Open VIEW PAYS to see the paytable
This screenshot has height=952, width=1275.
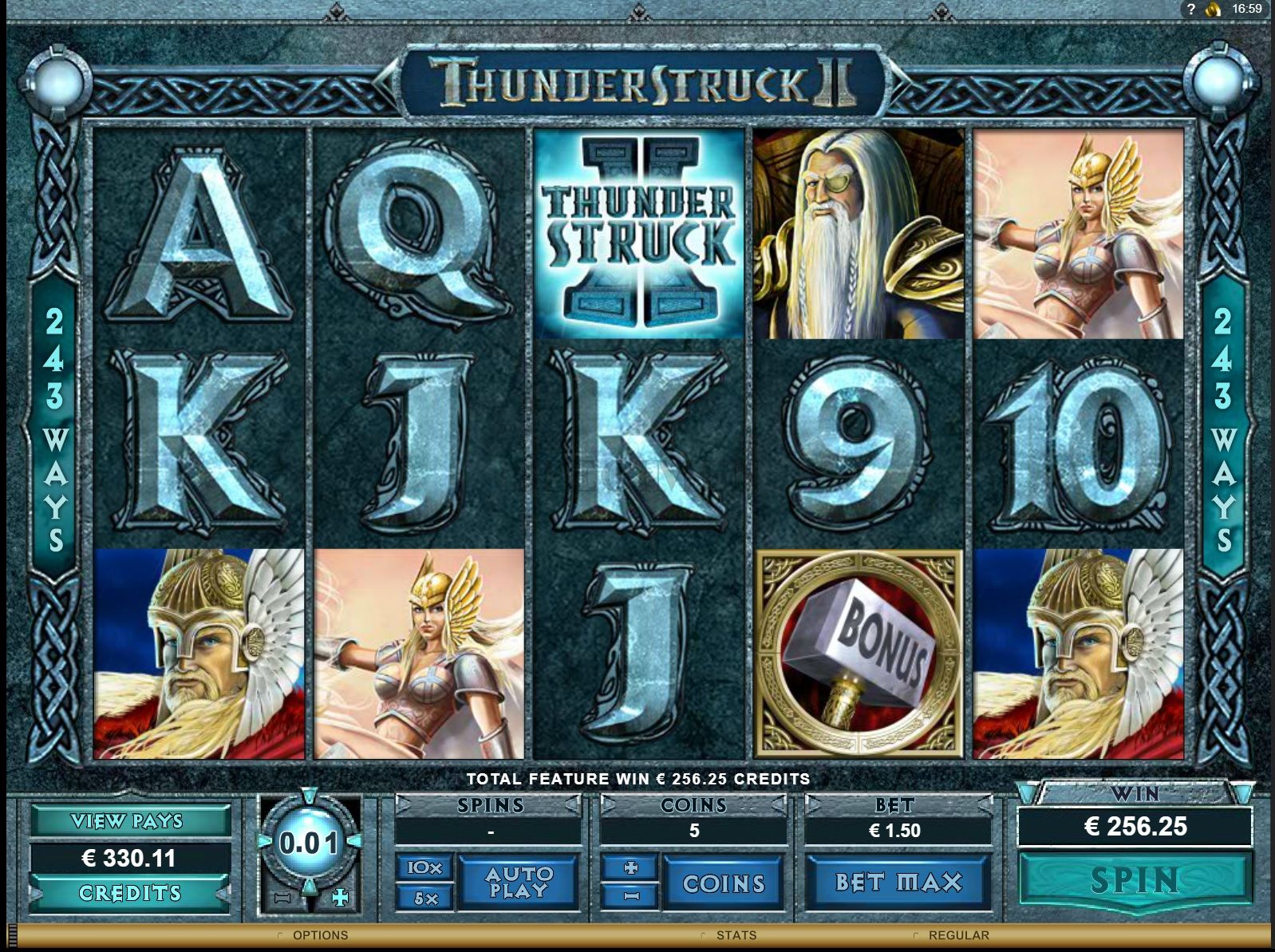(x=128, y=820)
